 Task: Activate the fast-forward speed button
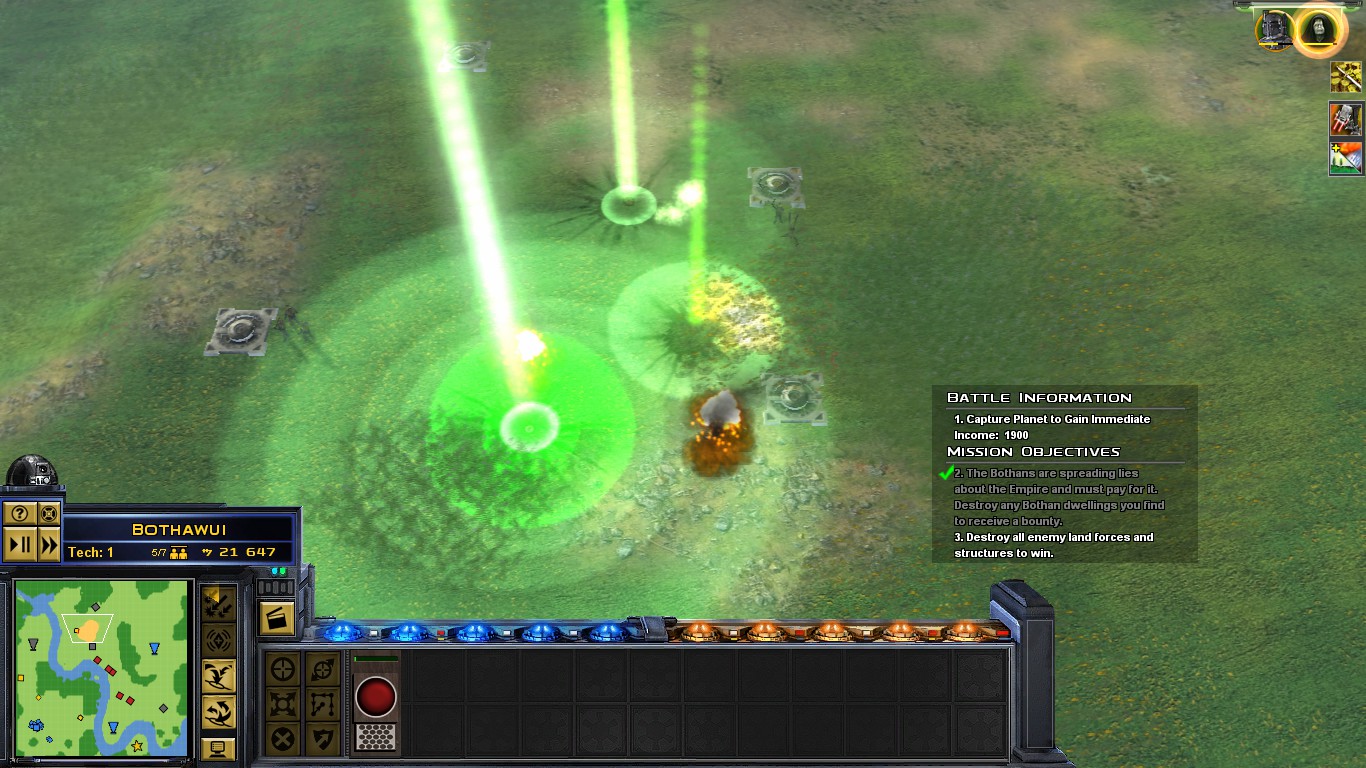coord(49,545)
